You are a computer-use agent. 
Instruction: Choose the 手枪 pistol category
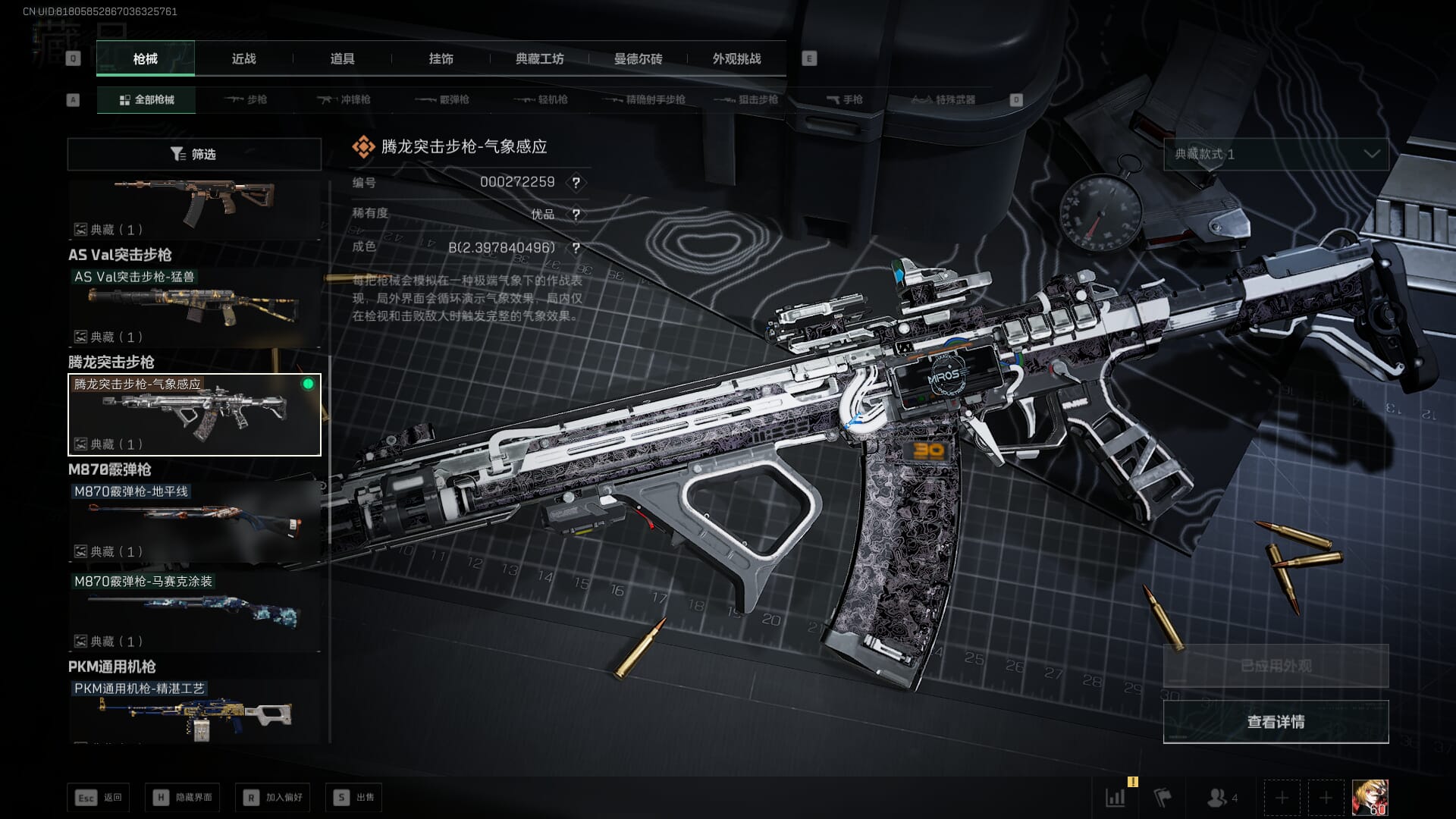(x=844, y=99)
